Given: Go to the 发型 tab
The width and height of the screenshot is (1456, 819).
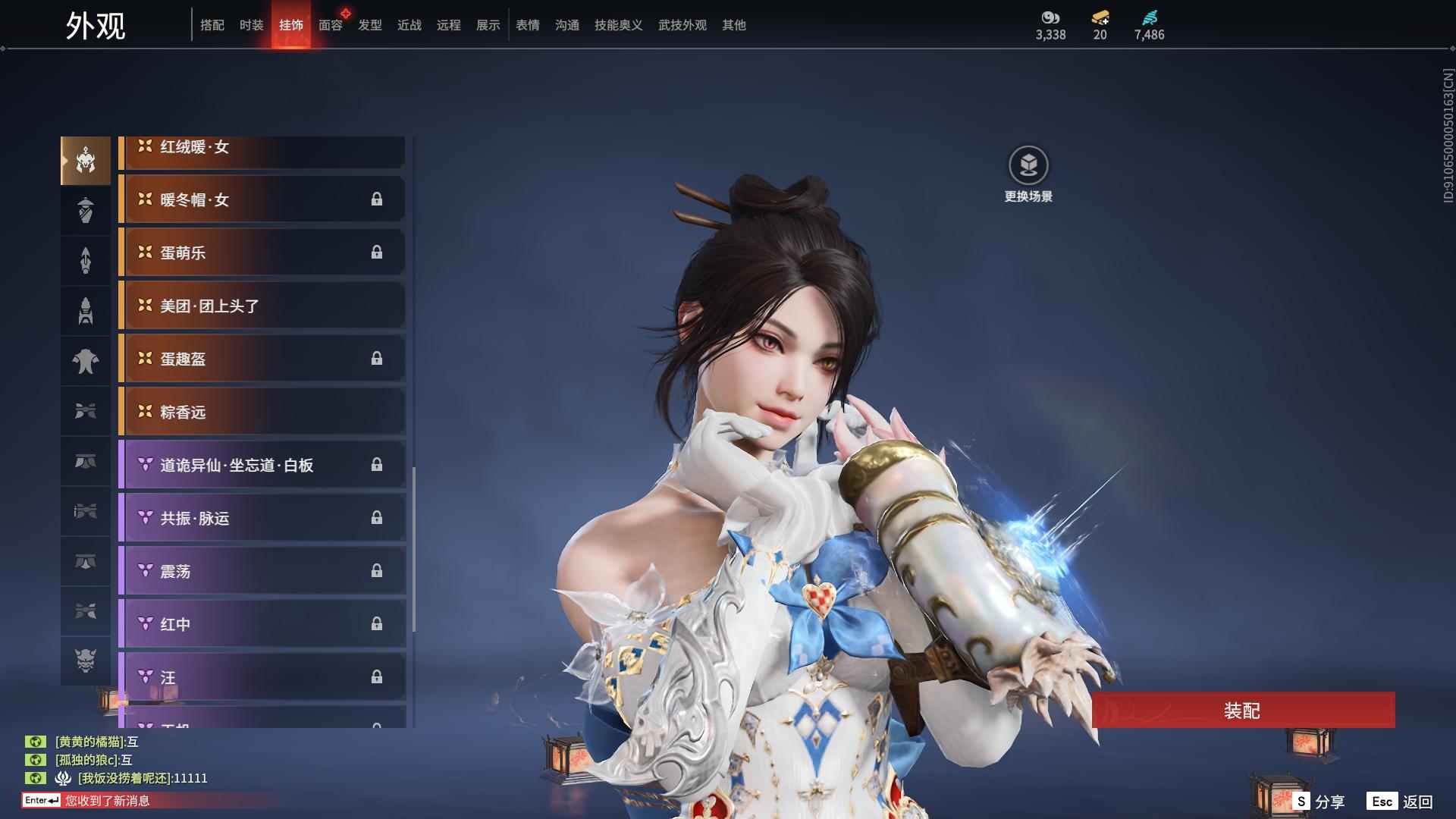Looking at the screenshot, I should pos(369,25).
